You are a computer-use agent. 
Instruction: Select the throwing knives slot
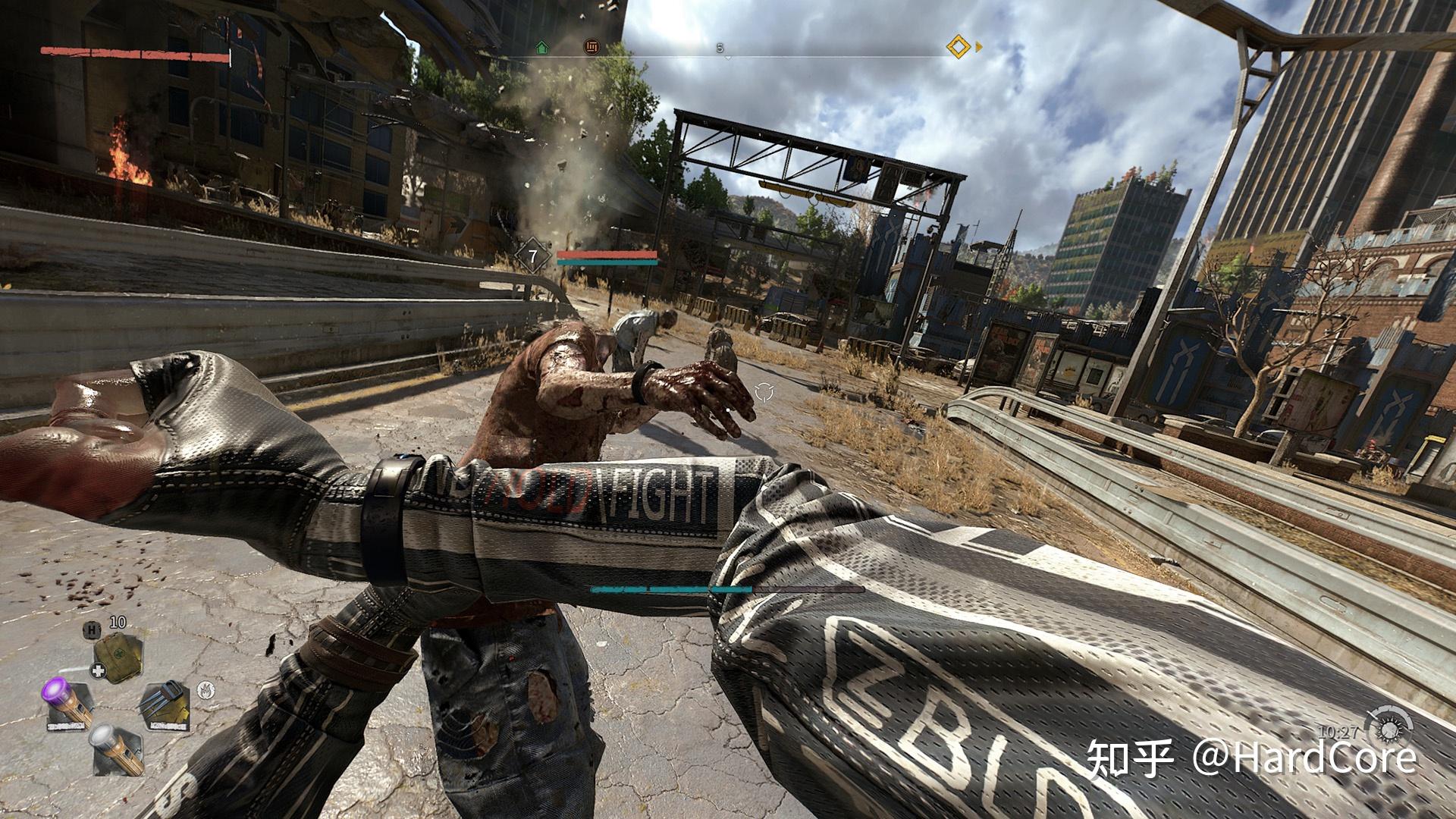[x=164, y=704]
